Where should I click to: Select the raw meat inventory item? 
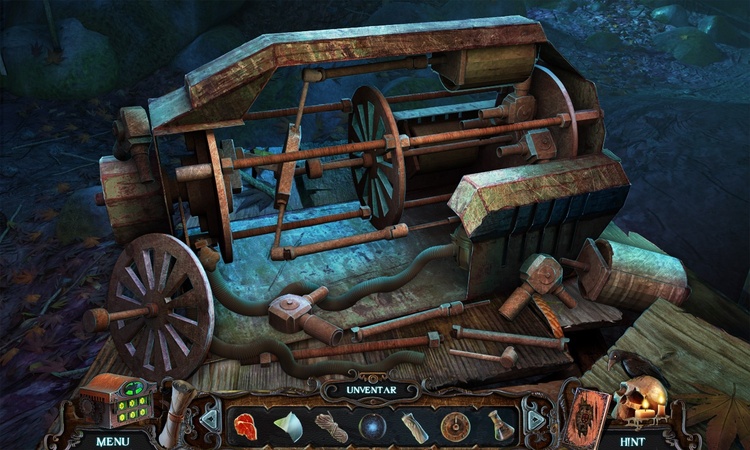[247, 424]
